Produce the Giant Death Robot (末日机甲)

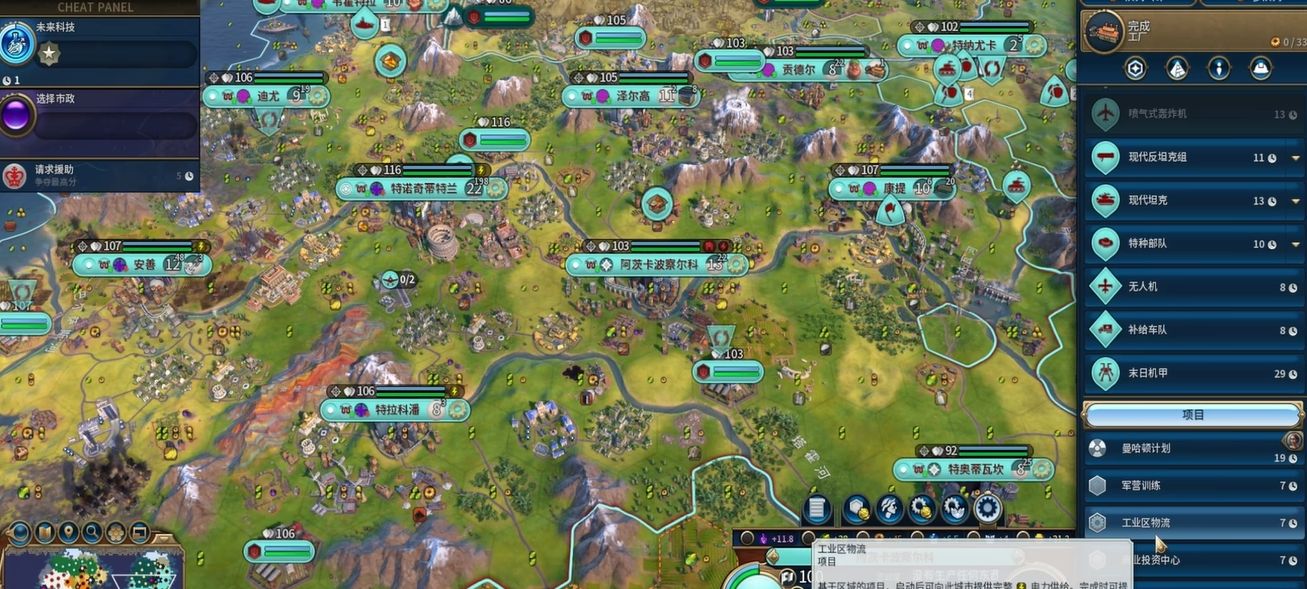tap(1190, 373)
